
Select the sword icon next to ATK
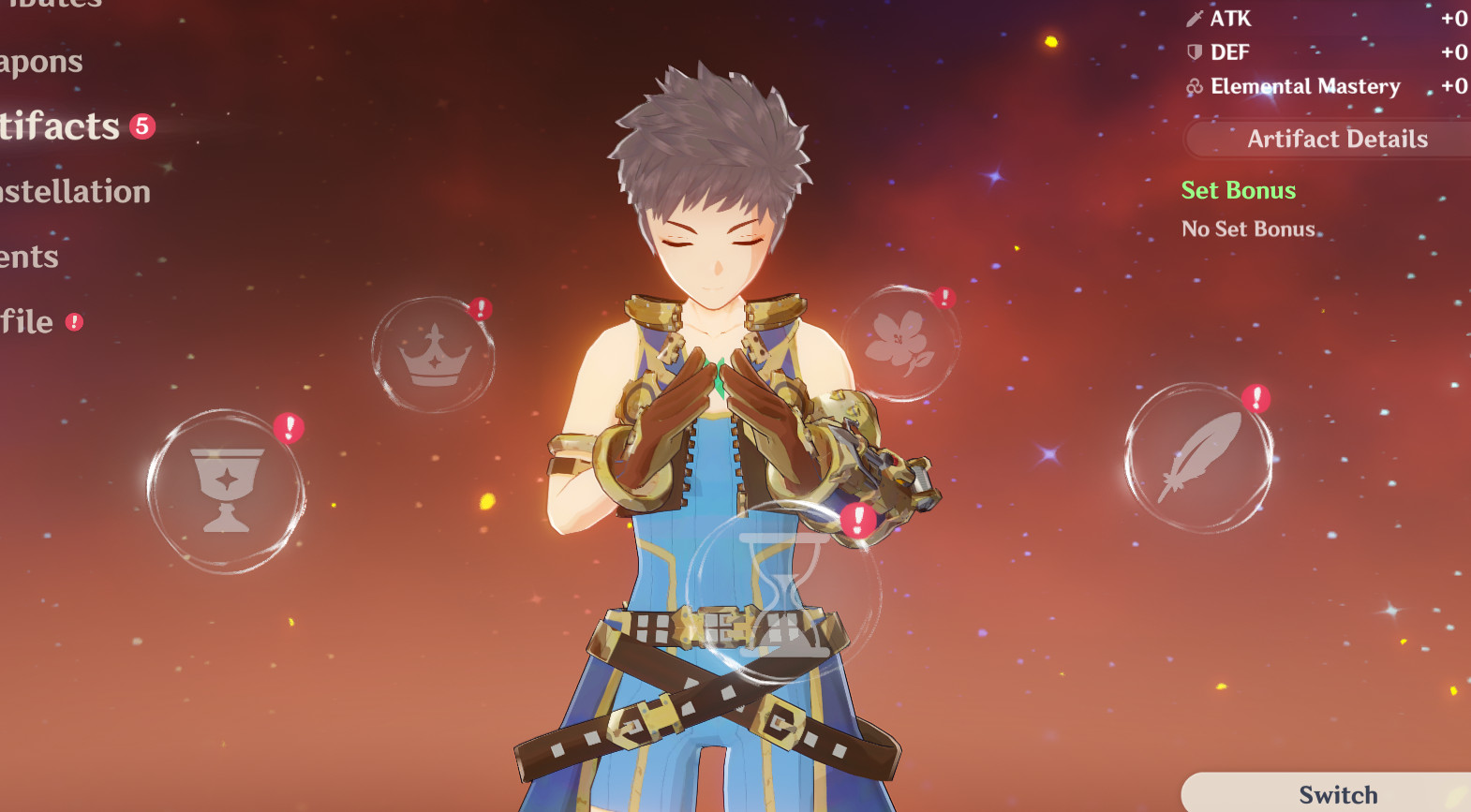click(1194, 18)
